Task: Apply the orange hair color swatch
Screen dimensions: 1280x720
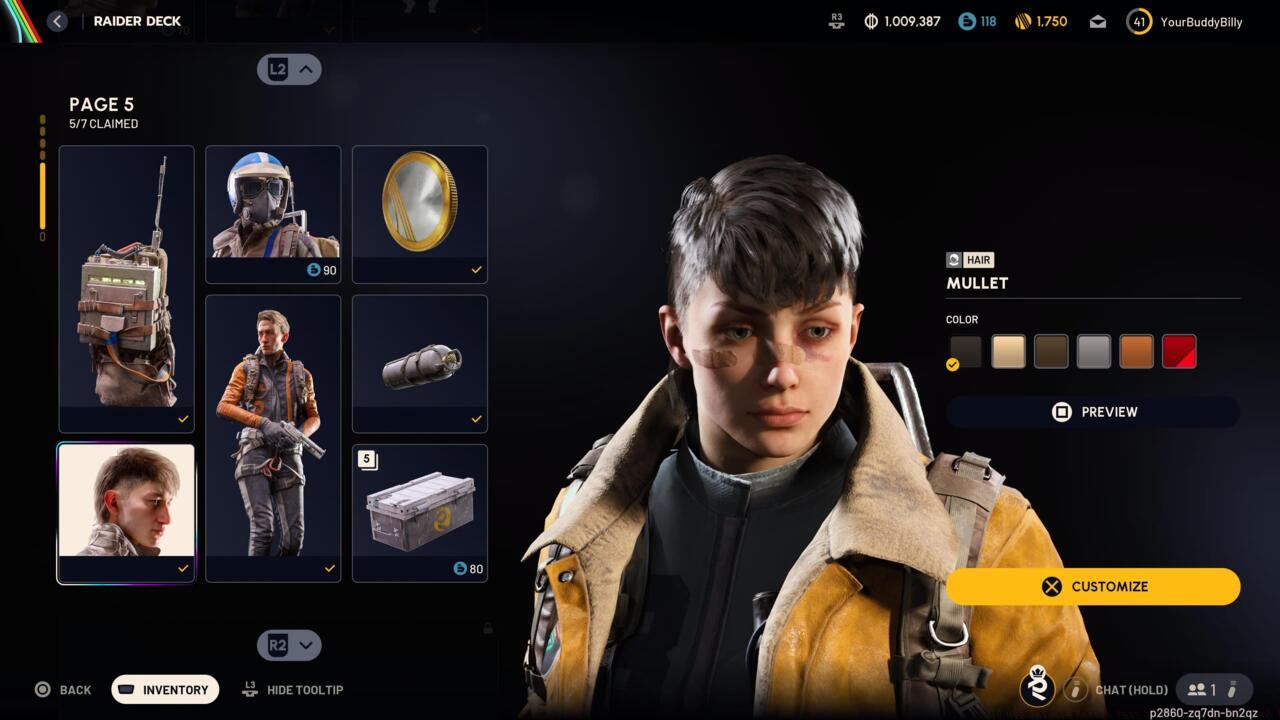Action: 1137,351
